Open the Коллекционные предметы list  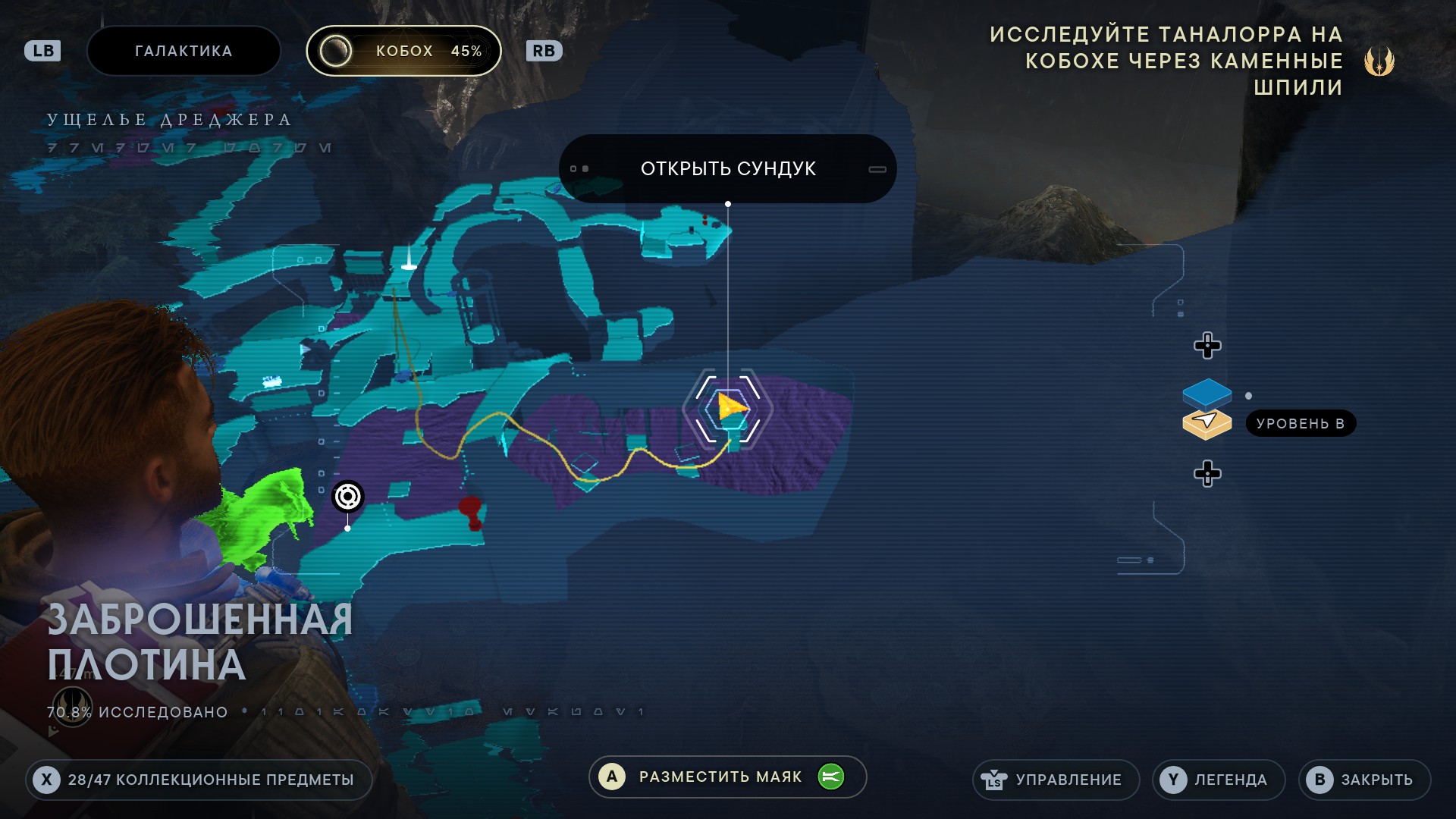click(199, 780)
